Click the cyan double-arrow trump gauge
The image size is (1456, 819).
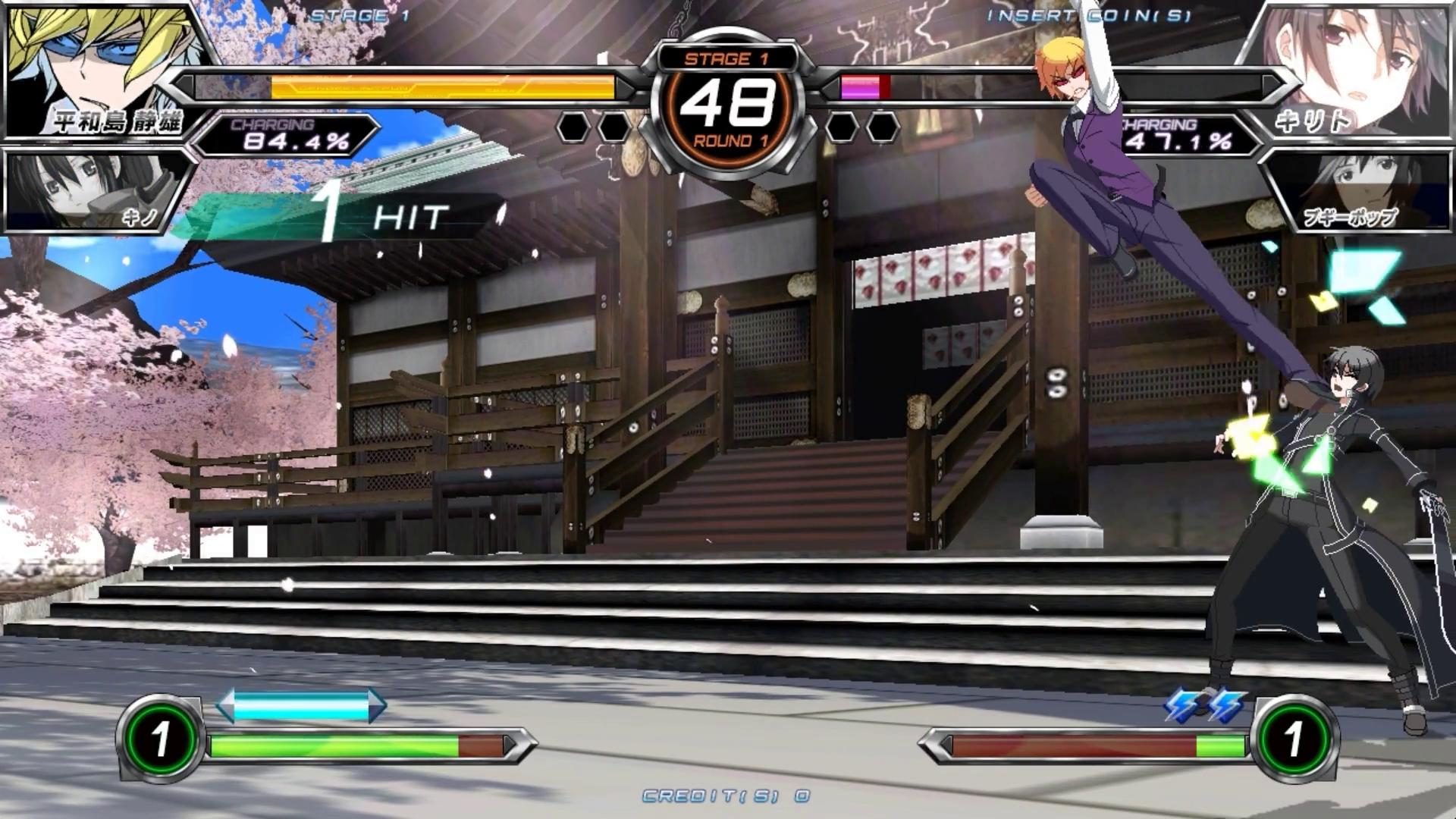[303, 704]
